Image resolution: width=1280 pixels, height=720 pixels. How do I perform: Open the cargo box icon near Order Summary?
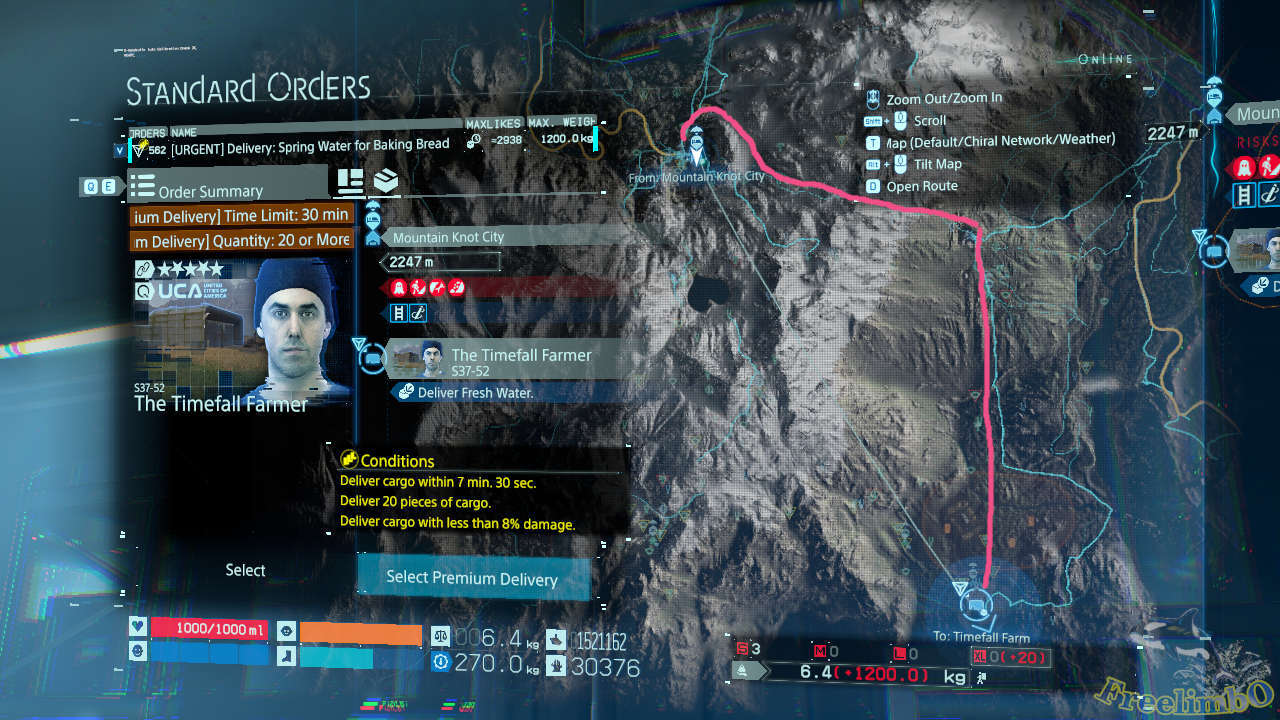click(x=386, y=181)
